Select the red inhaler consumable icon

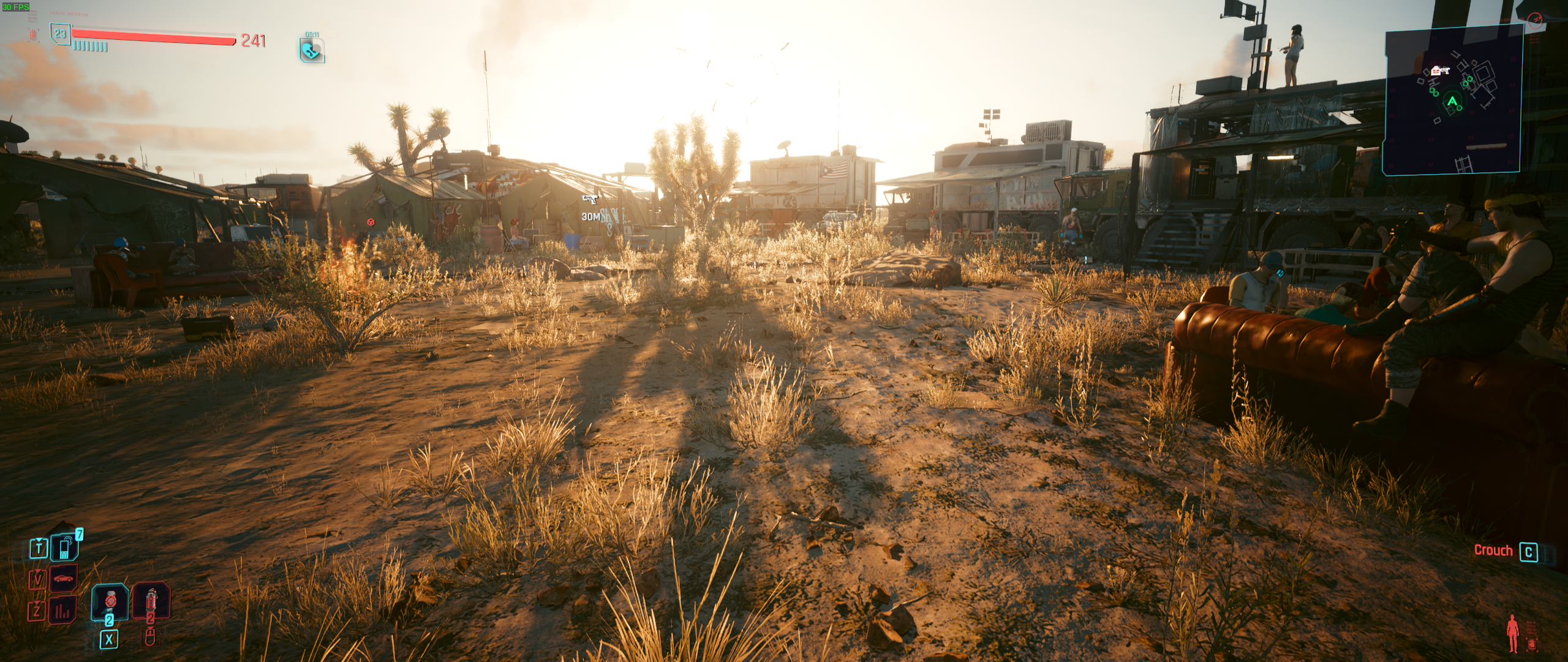pyautogui.click(x=151, y=601)
